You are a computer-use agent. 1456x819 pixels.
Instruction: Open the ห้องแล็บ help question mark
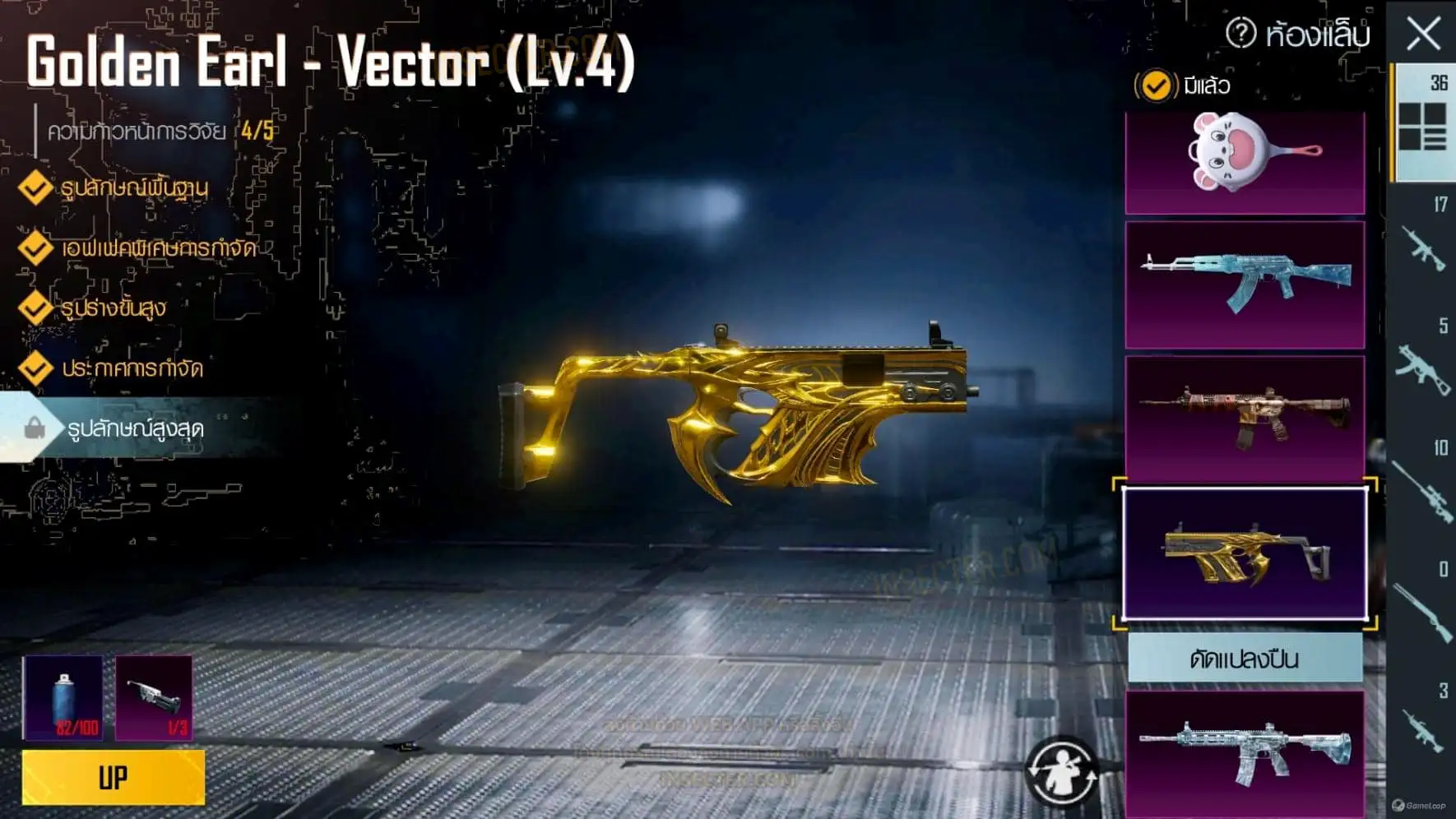tap(1240, 34)
